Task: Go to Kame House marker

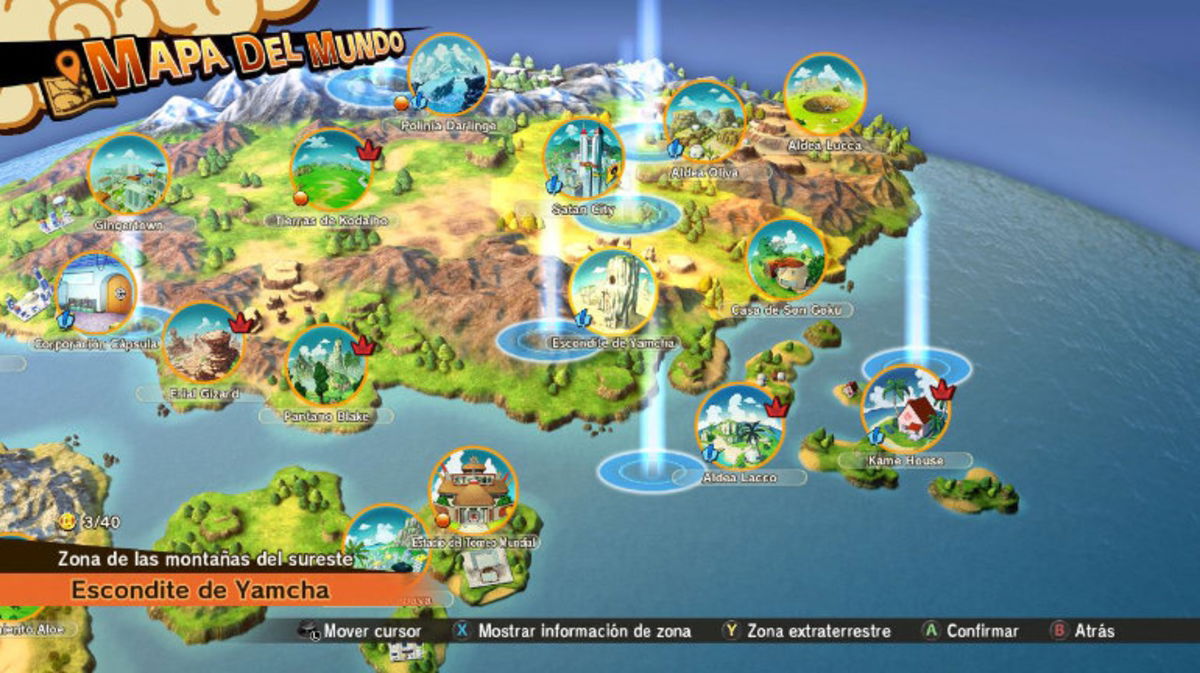Action: click(905, 410)
